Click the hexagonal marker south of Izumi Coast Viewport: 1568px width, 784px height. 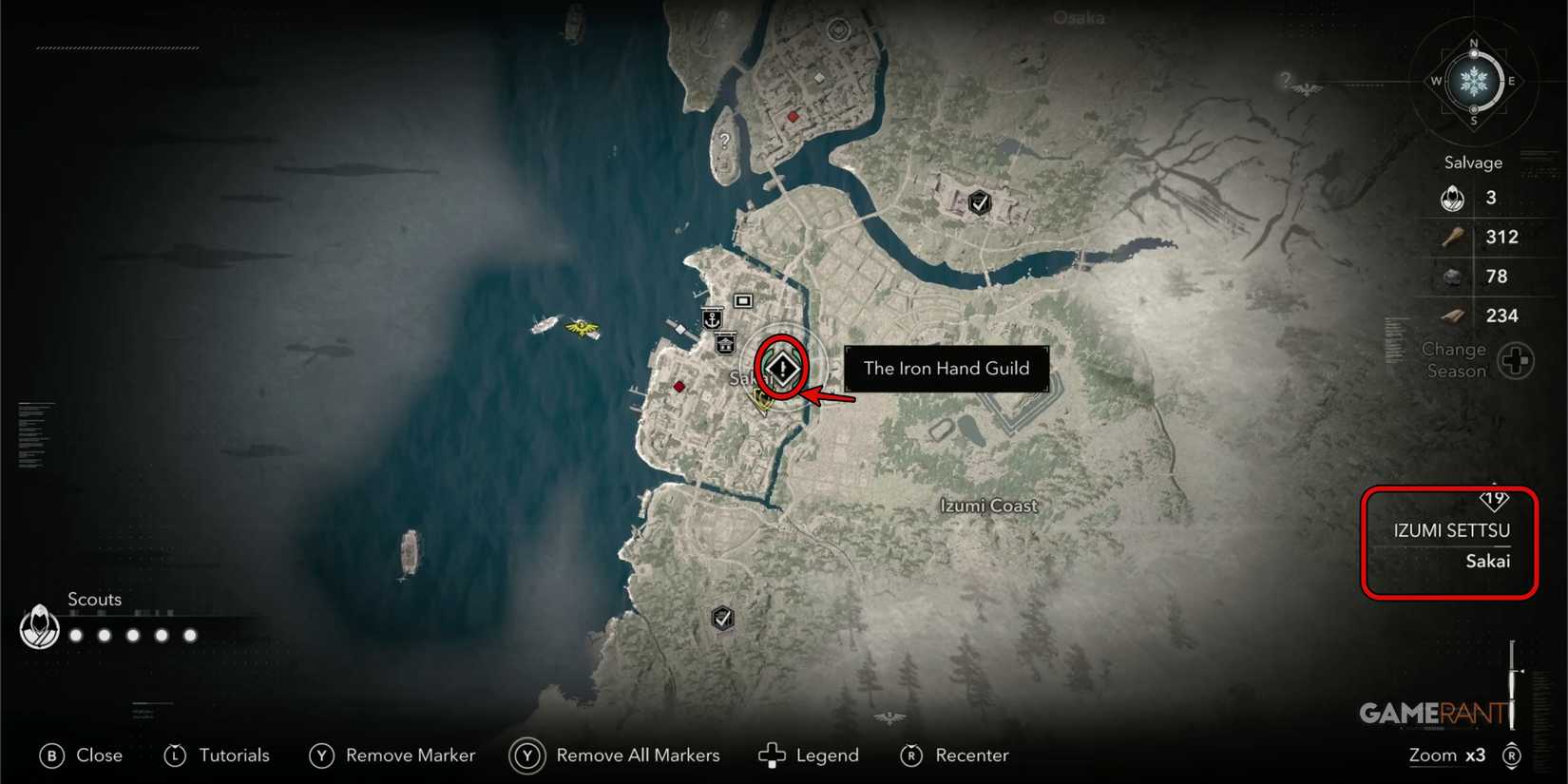[721, 617]
